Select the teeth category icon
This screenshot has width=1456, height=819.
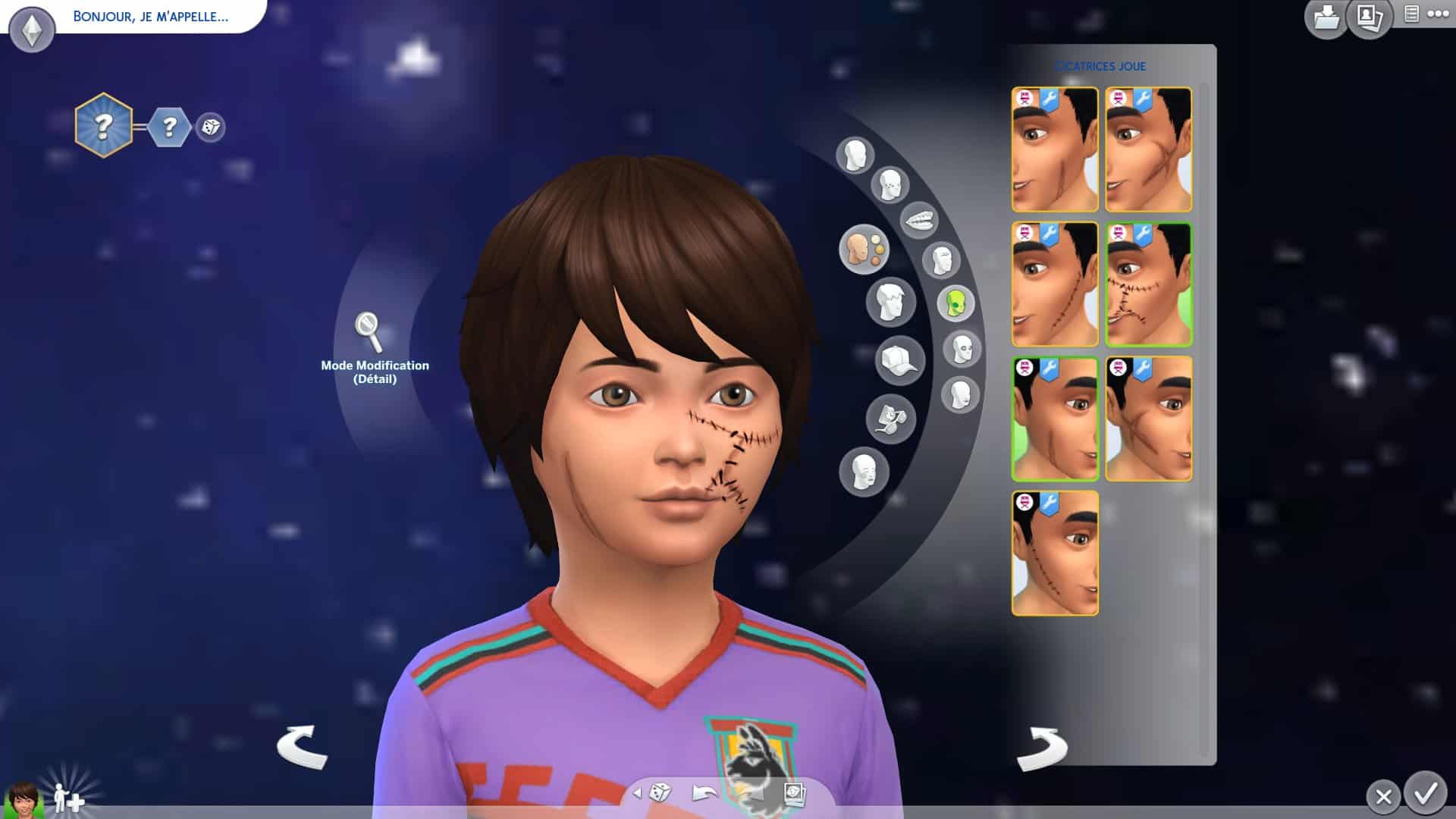point(919,221)
